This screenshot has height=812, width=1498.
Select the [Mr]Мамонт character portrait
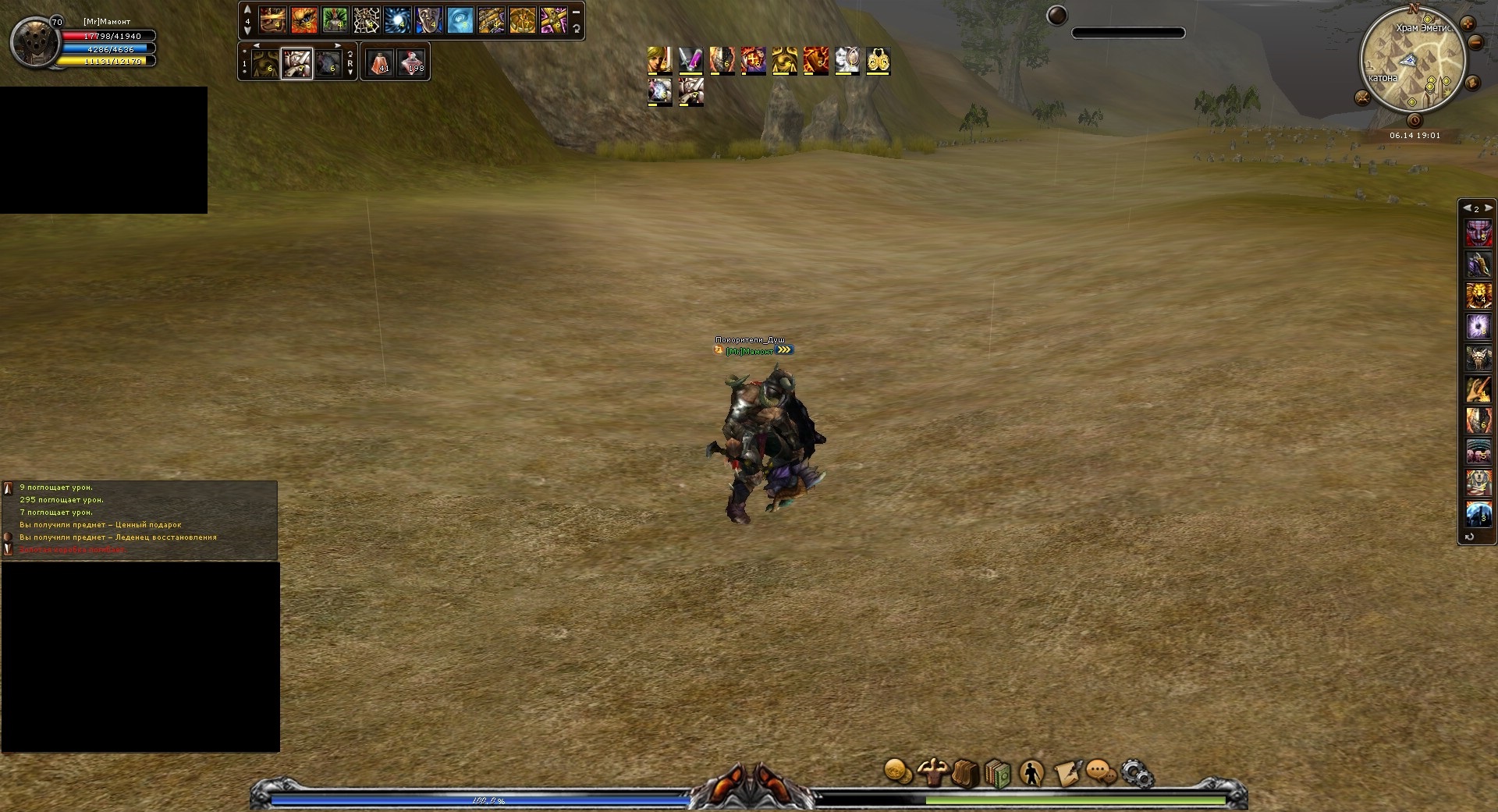point(34,44)
